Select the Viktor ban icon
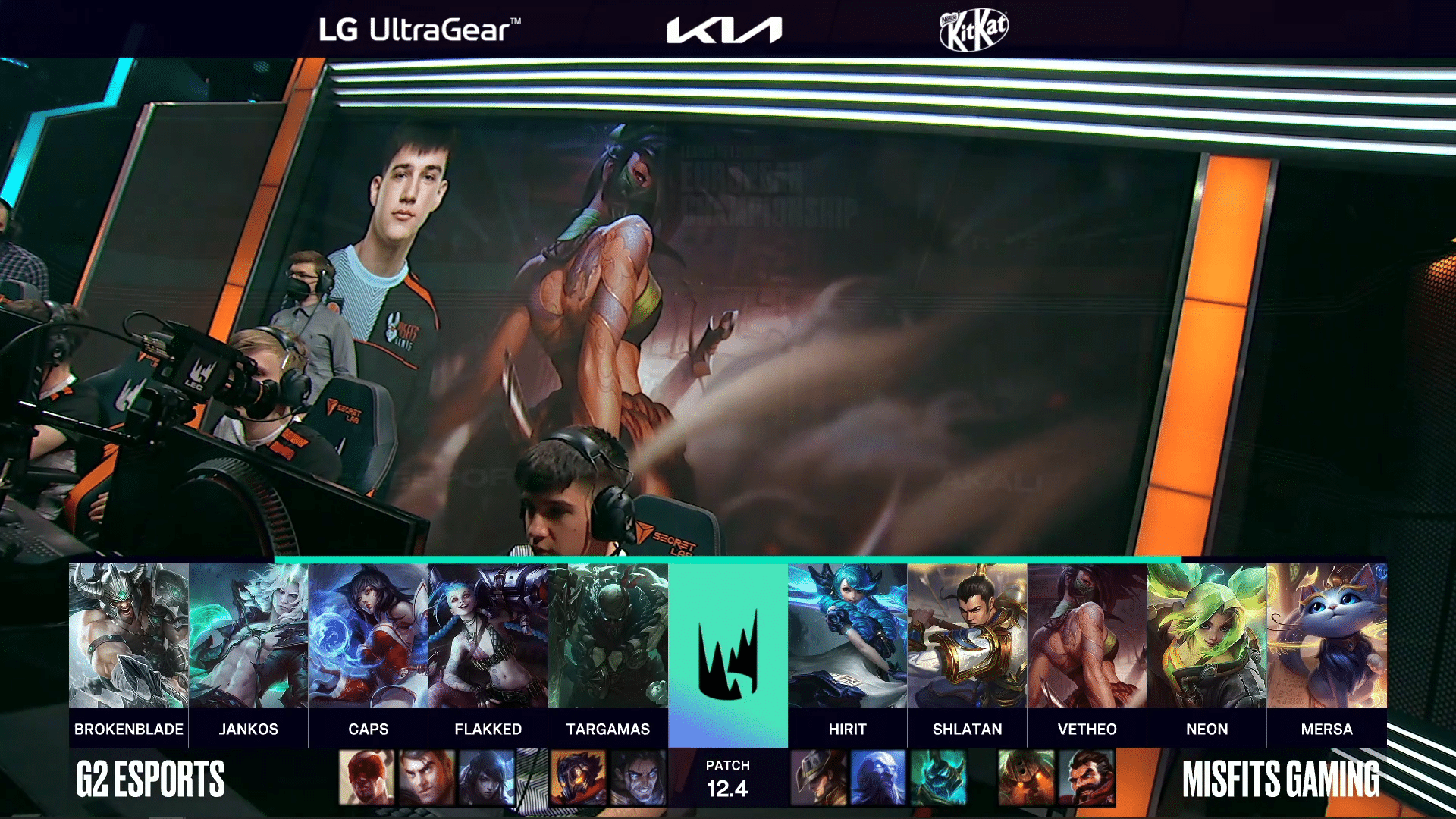The image size is (1456, 819). point(578,777)
